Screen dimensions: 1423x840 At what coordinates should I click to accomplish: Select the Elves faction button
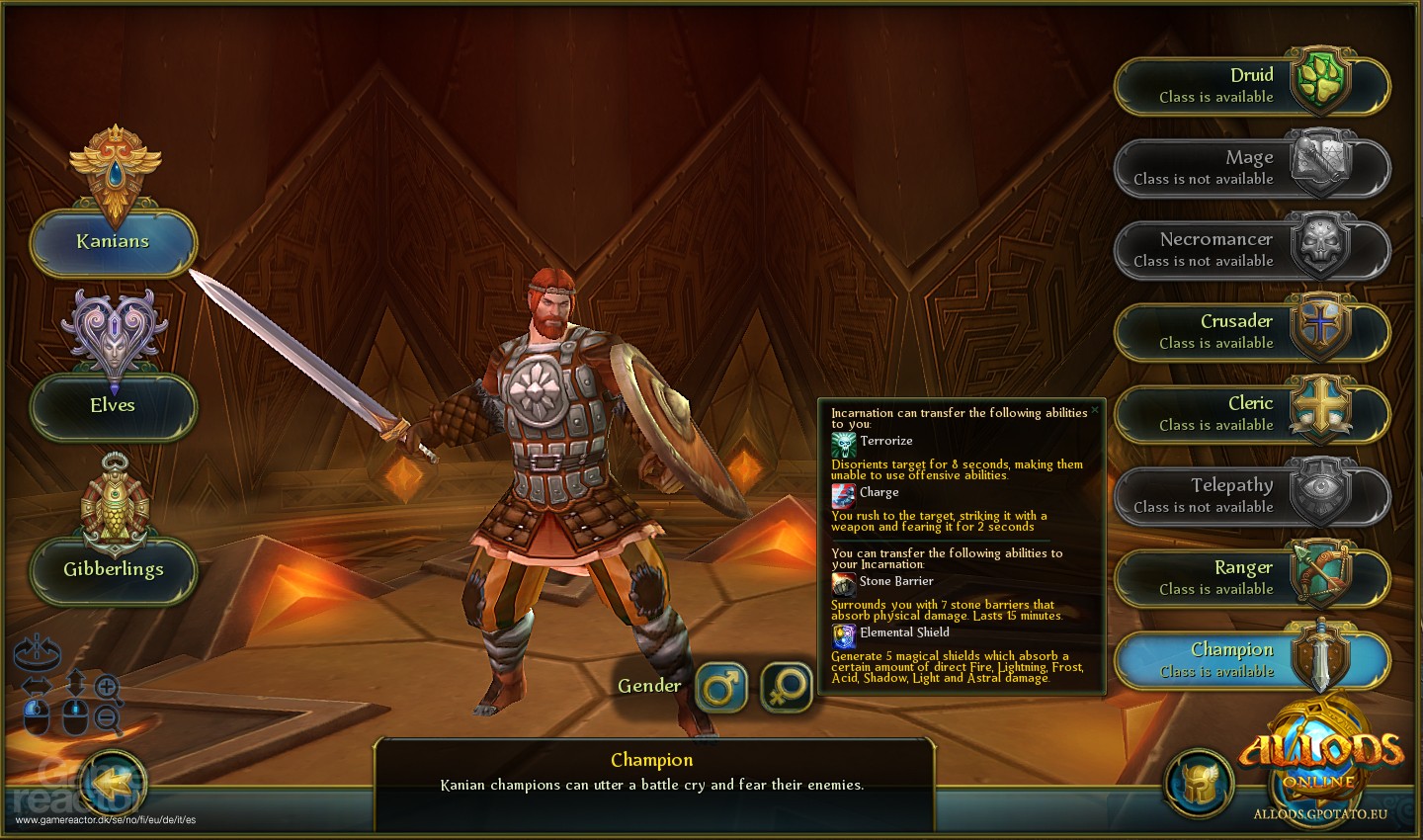tap(113, 405)
